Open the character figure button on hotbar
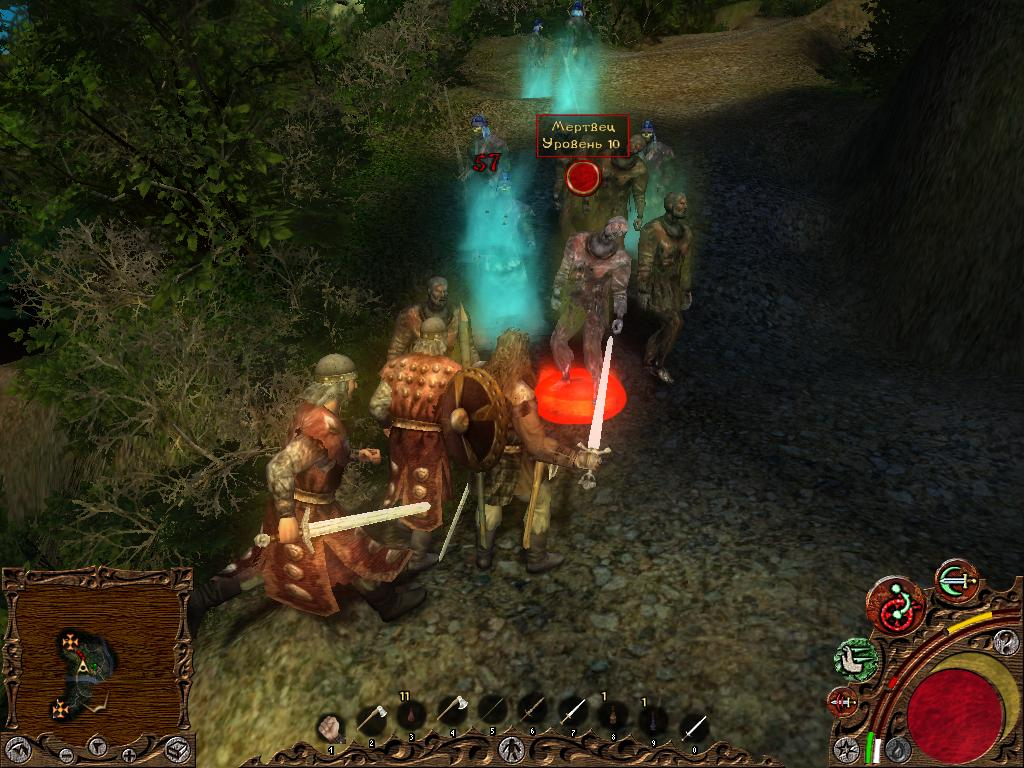Image resolution: width=1024 pixels, height=768 pixels. click(x=512, y=747)
